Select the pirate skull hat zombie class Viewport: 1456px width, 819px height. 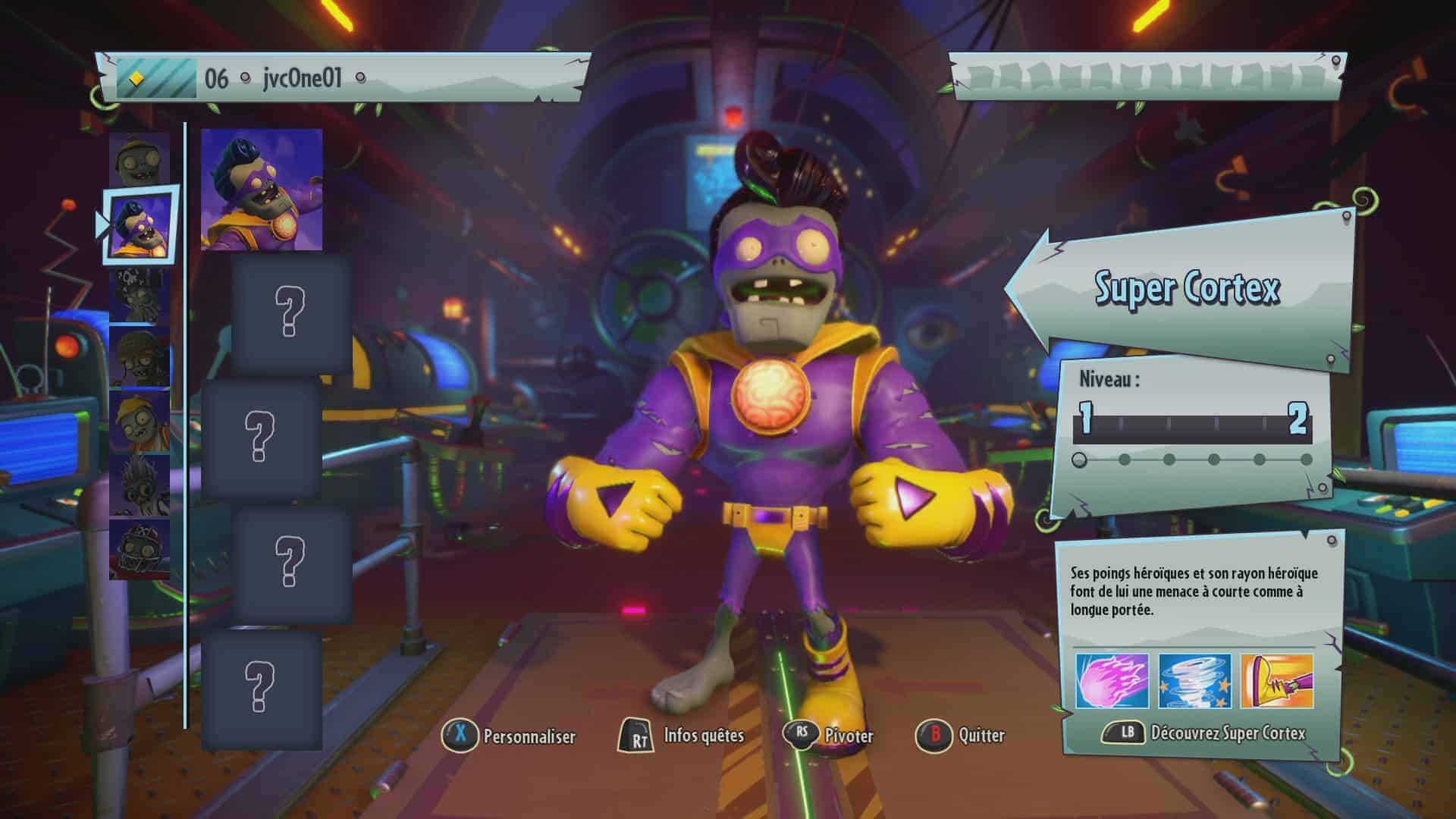(139, 295)
